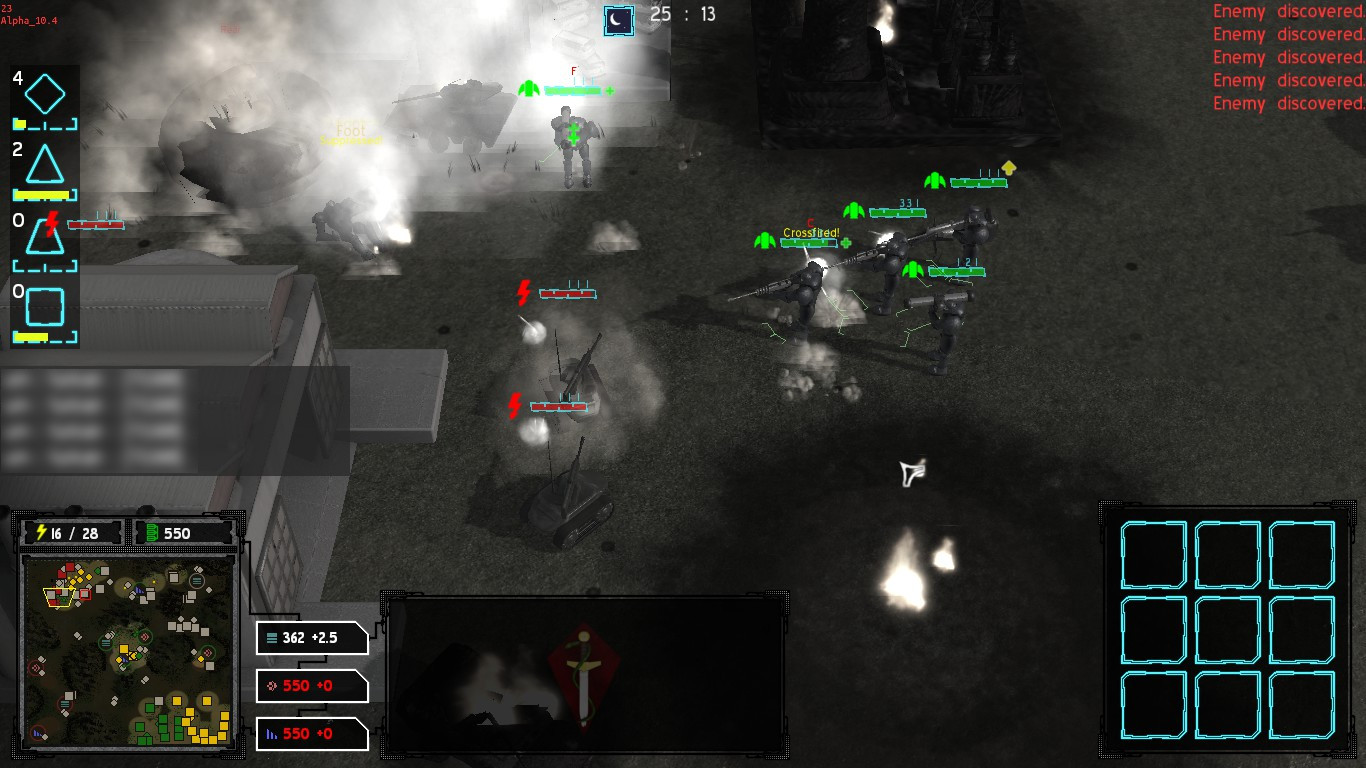The image size is (1366, 768).
Task: Click the yellow progress bar under the square group
Action: (x=31, y=336)
